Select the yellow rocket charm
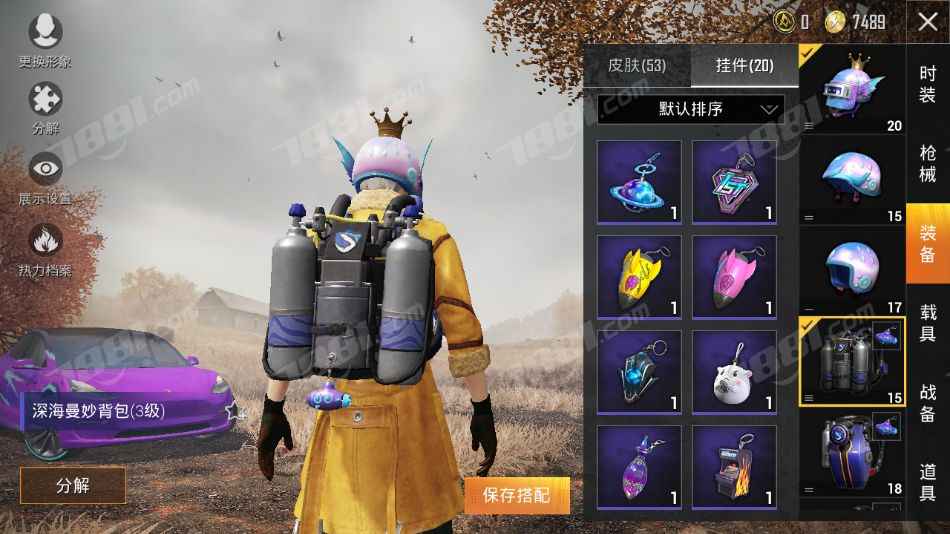Viewport: 950px width, 534px height. [x=639, y=277]
